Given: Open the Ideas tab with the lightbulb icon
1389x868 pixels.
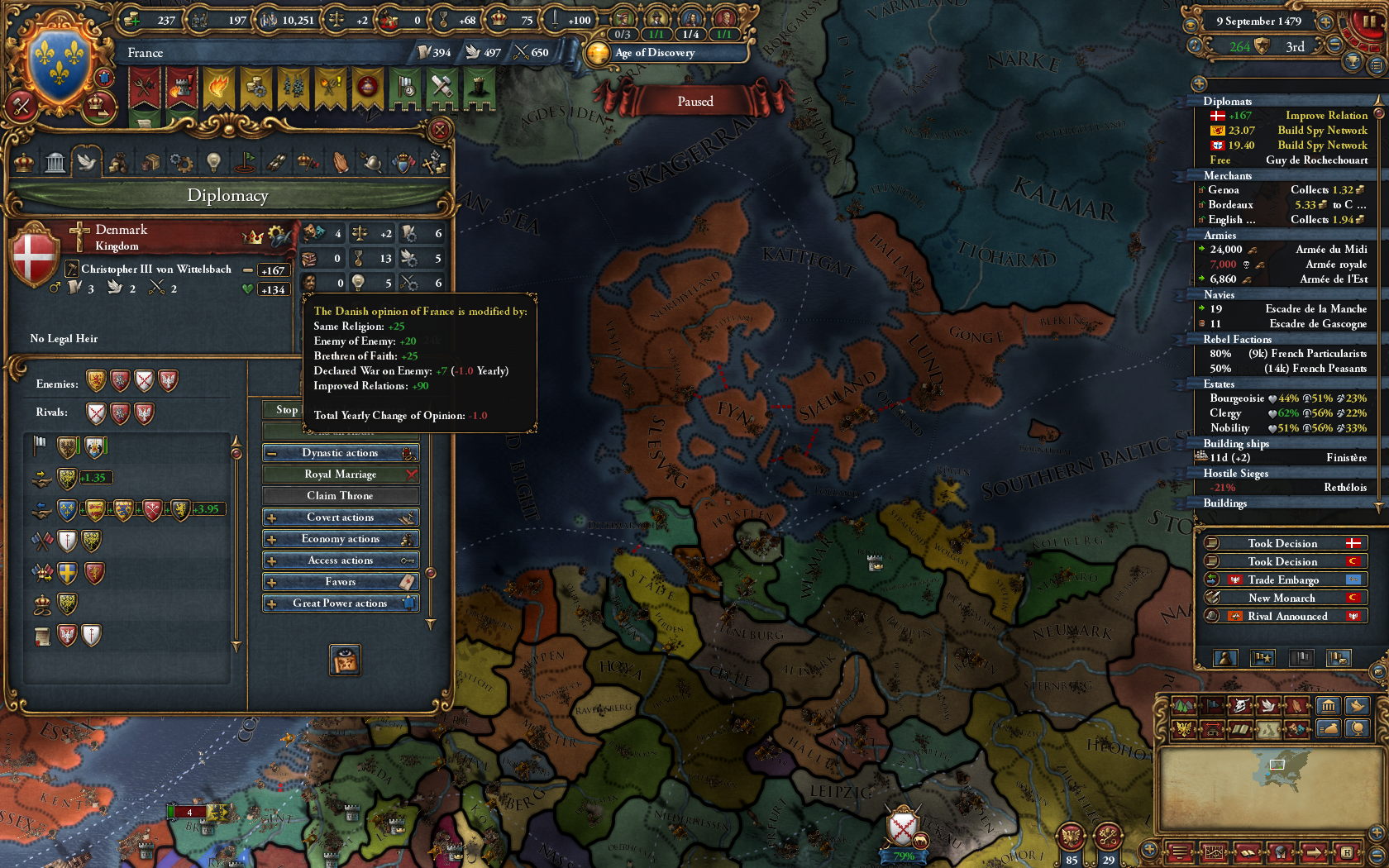Looking at the screenshot, I should pyautogui.click(x=212, y=163).
